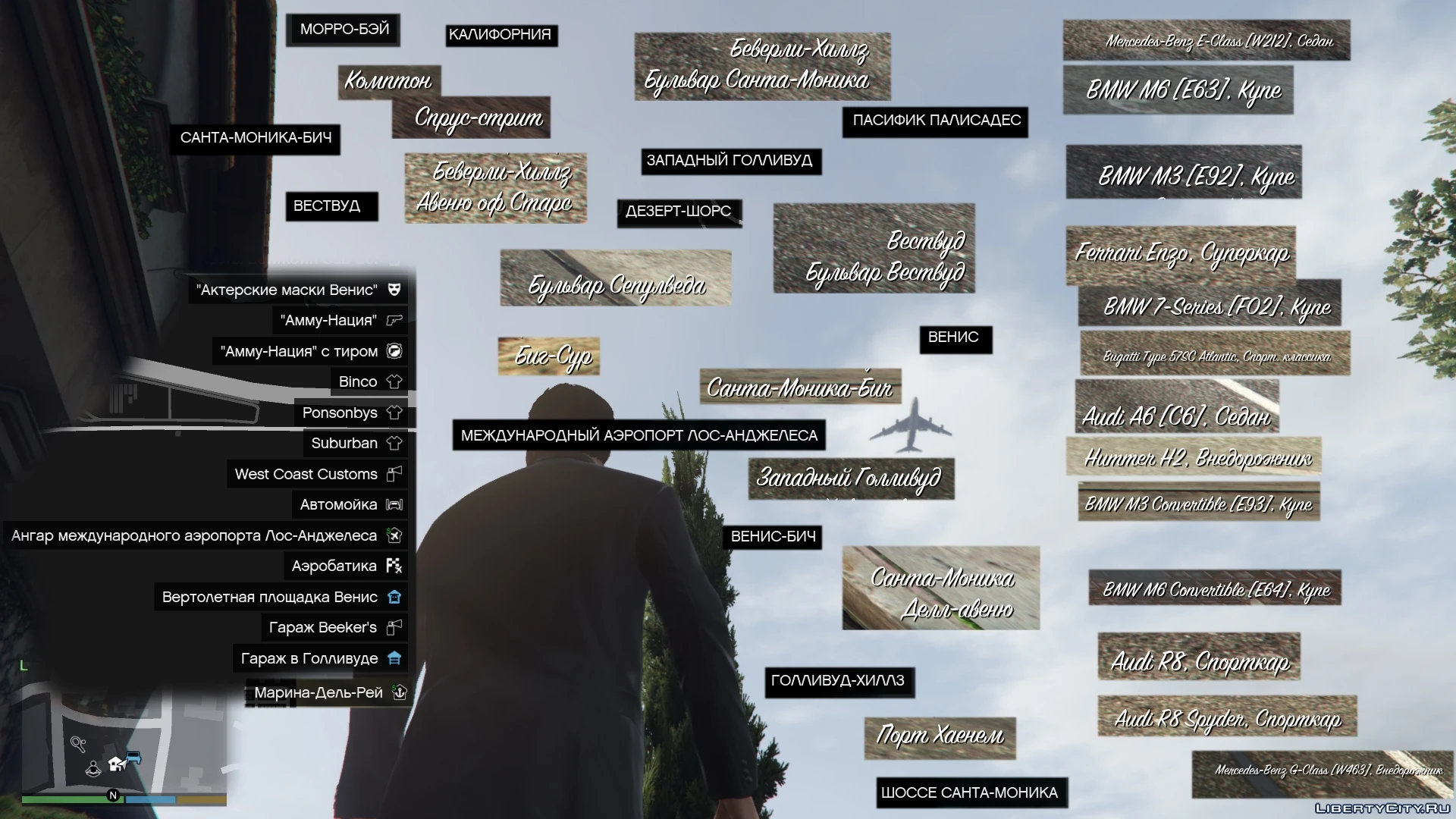Click the МЕЖДУНАРОДНЫЙ АЭРОПОРТ ЛОС-АНДЖЕЛЕСА map label
Screen dimensions: 1456x819
[x=639, y=435]
